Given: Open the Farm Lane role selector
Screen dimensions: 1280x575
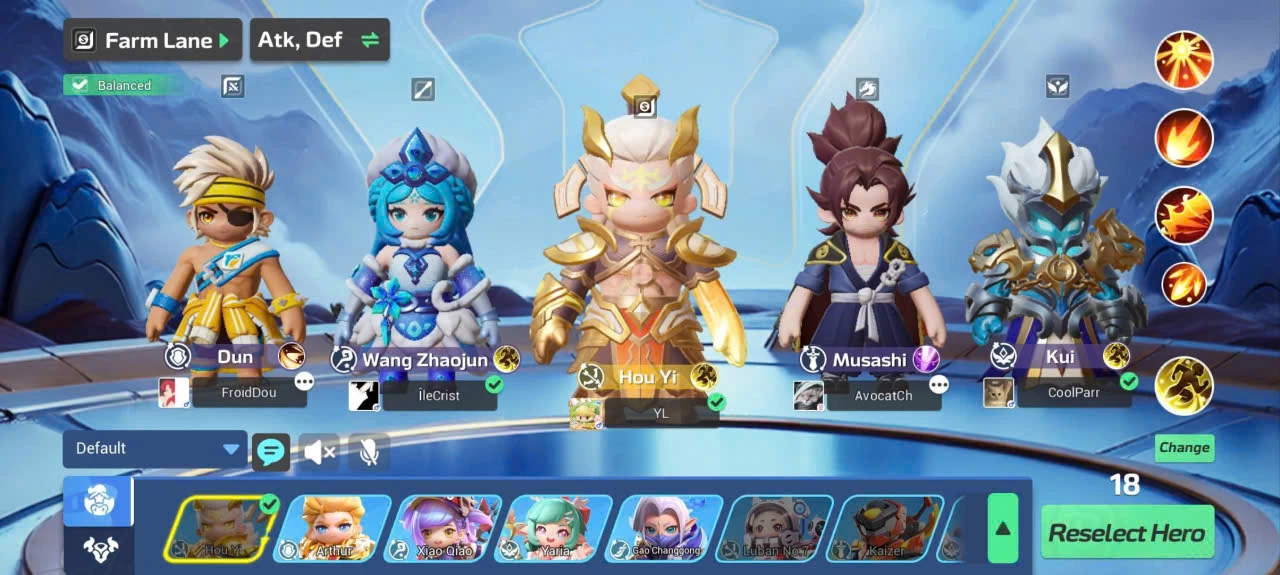Looking at the screenshot, I should 153,40.
